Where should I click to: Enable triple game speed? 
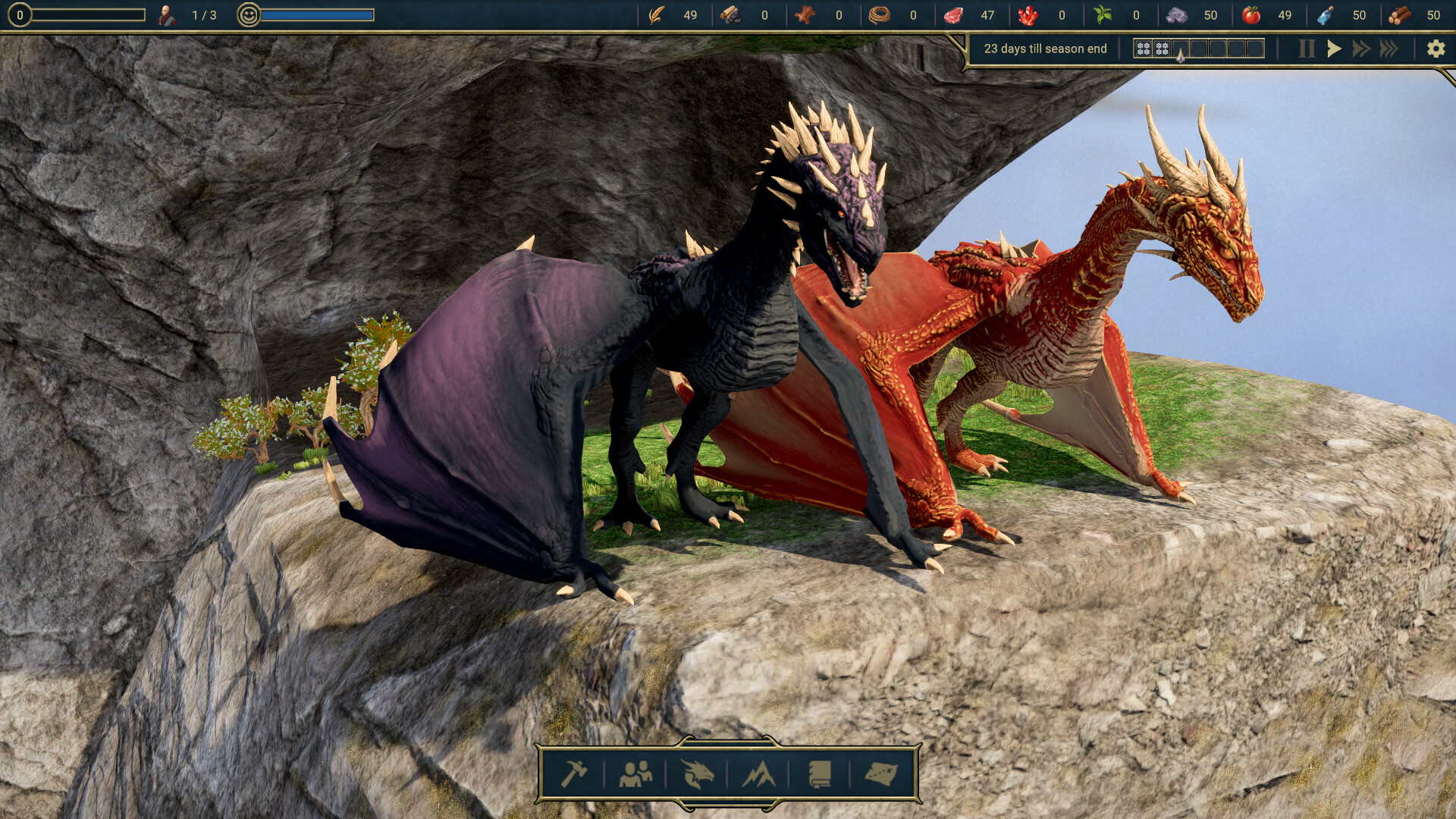[1390, 49]
